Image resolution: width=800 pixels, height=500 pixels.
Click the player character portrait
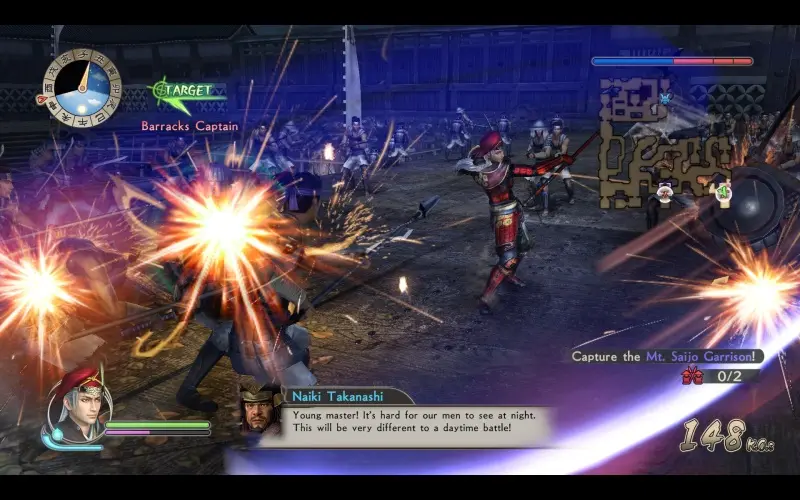pos(76,405)
